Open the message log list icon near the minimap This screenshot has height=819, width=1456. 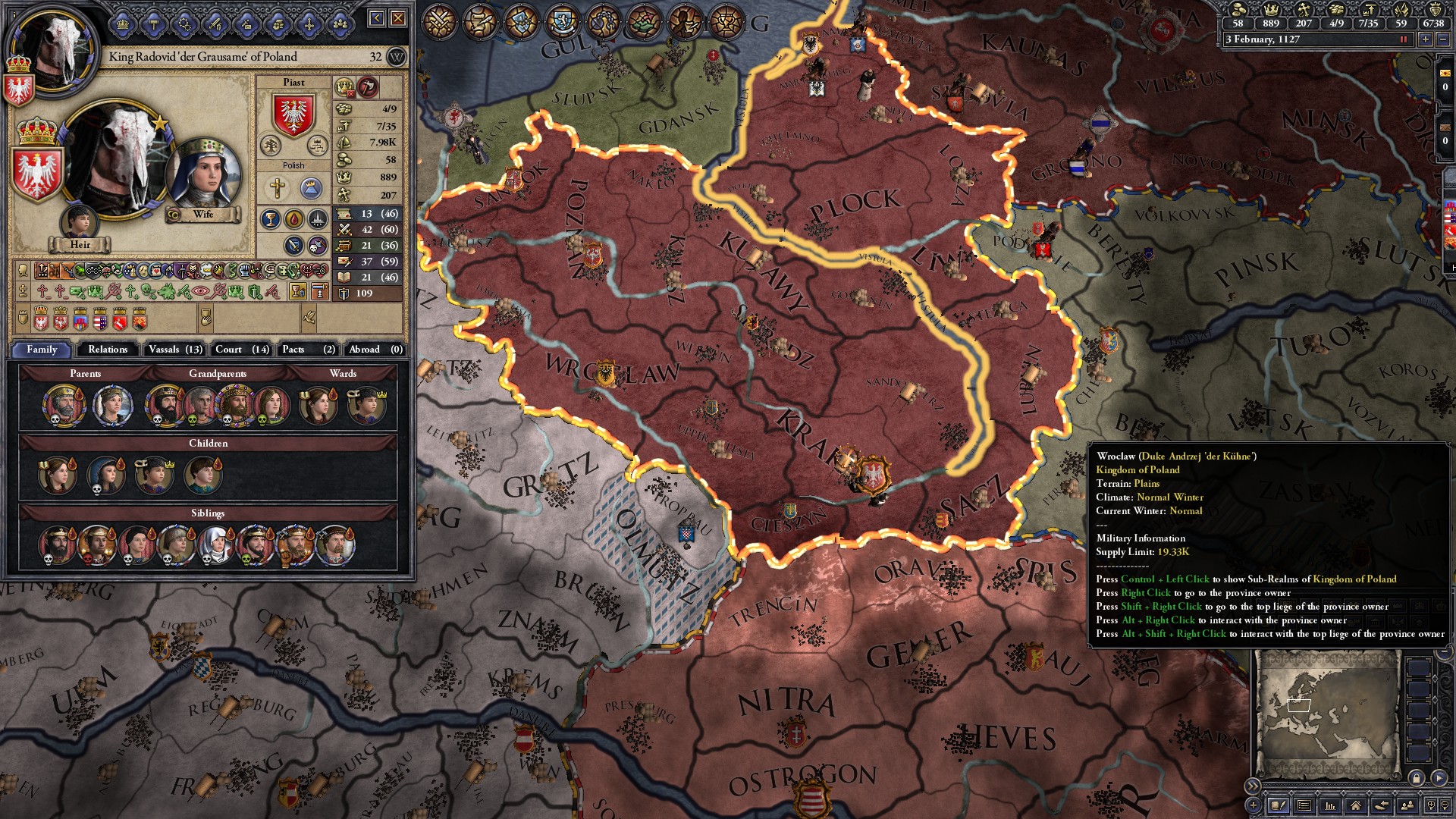pos(1304,807)
